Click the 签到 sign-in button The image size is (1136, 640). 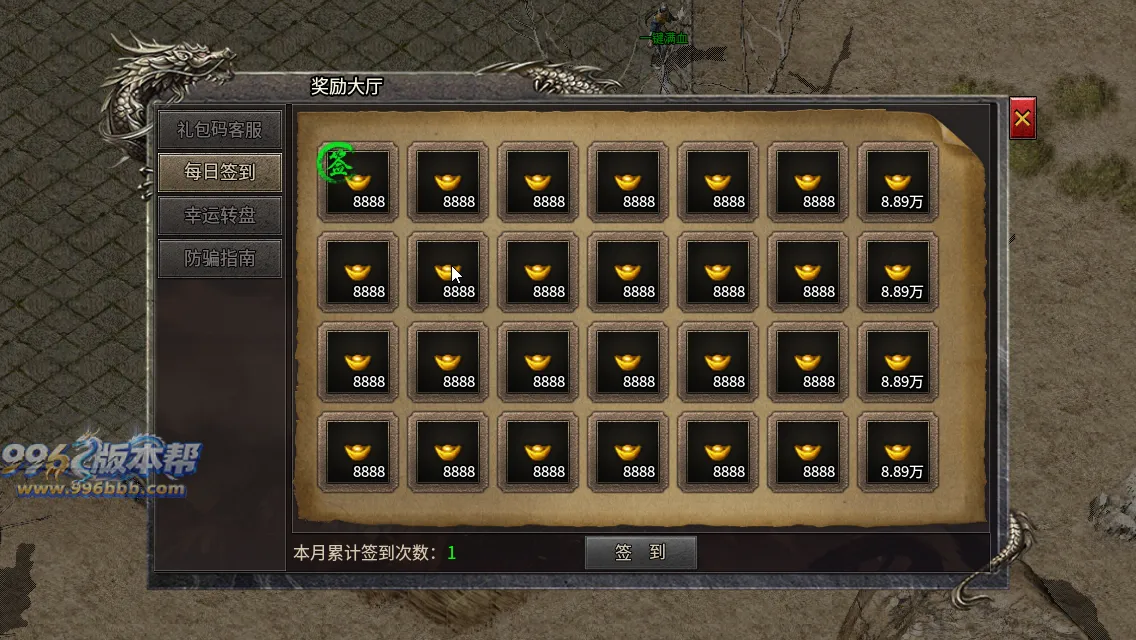(640, 552)
